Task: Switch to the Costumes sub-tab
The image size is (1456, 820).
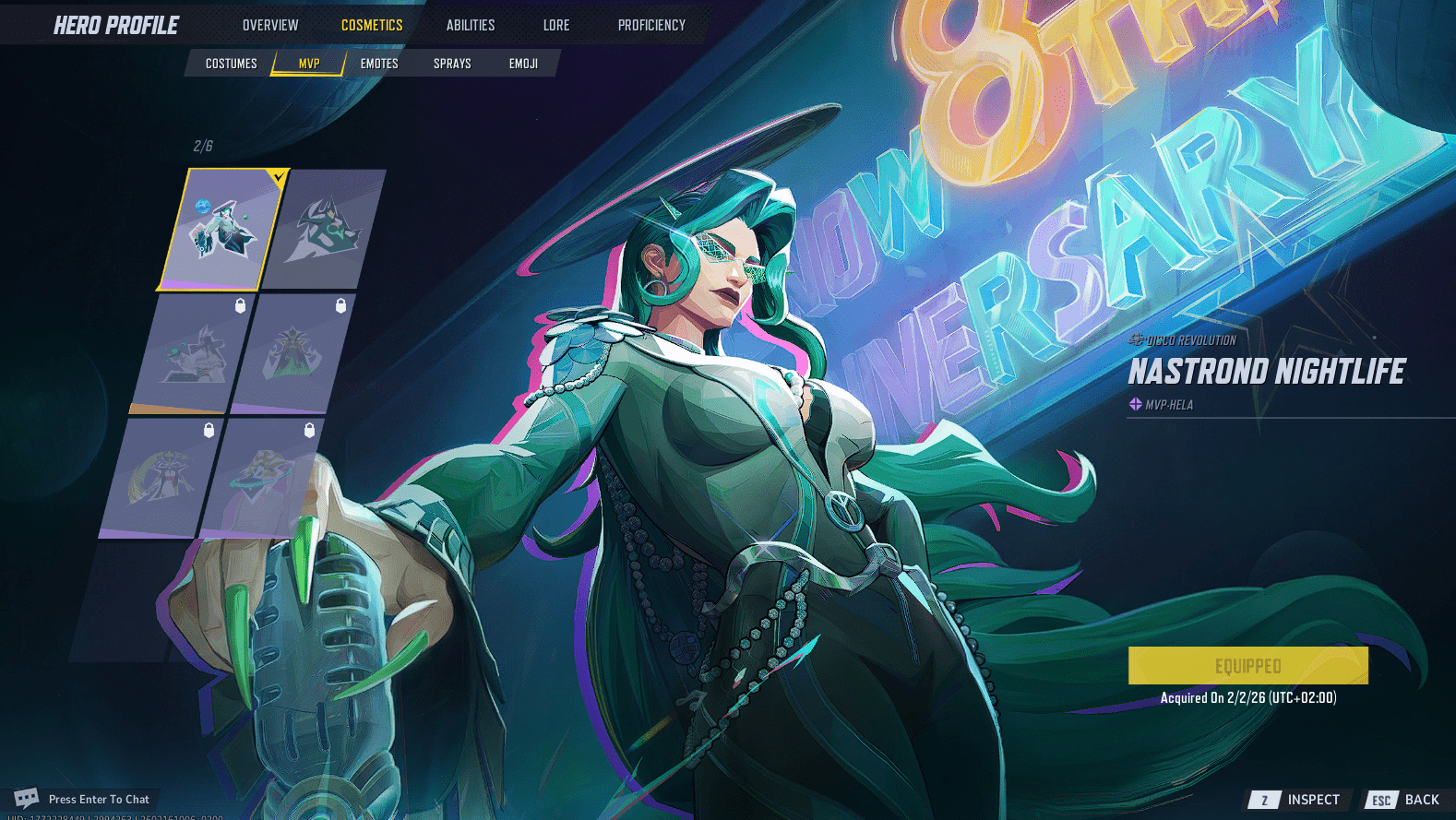Action: click(x=233, y=63)
